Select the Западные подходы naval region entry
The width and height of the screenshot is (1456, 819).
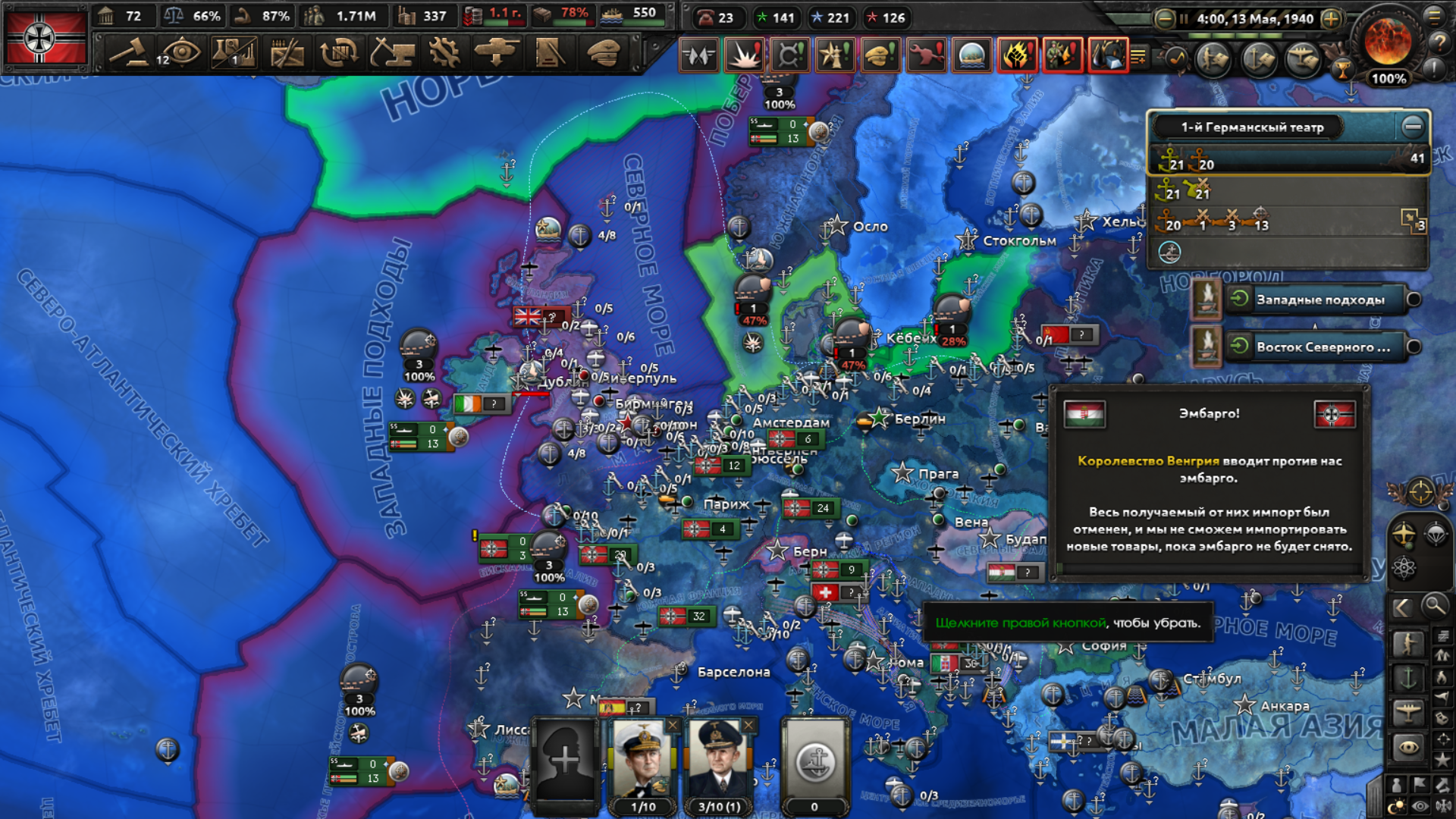pos(1319,300)
